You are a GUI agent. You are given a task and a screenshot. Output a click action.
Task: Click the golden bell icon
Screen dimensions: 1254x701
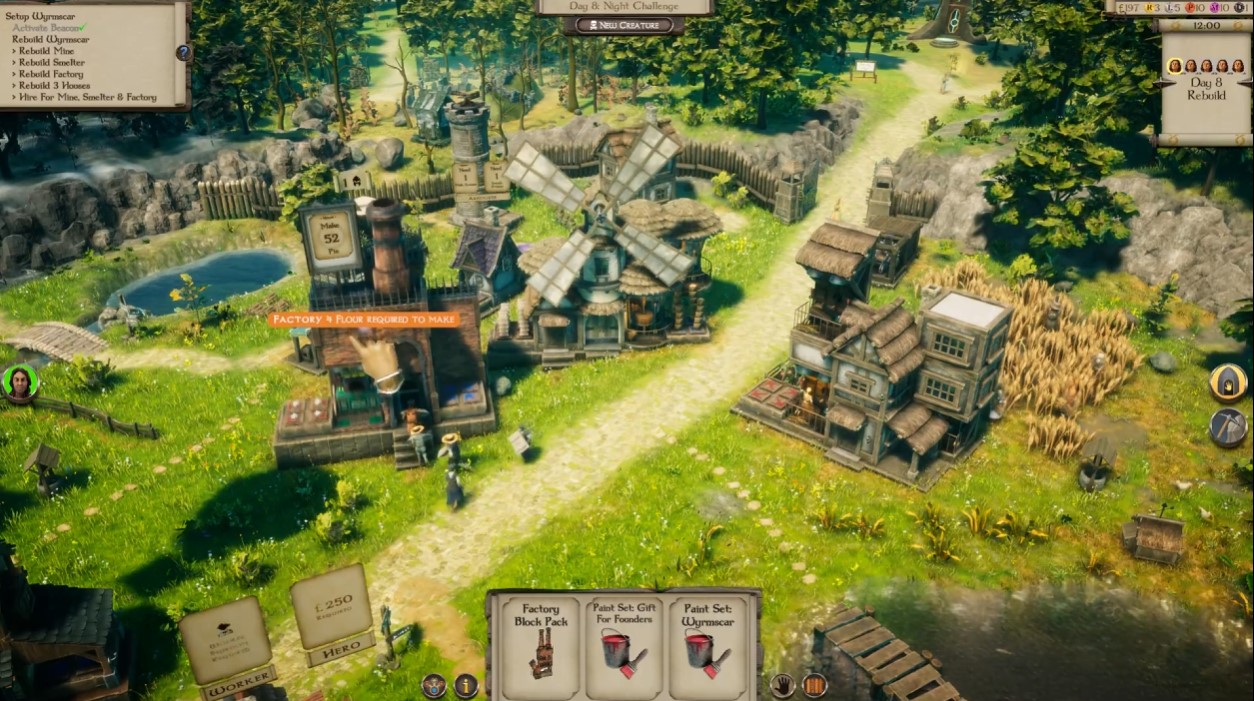[x=1228, y=382]
